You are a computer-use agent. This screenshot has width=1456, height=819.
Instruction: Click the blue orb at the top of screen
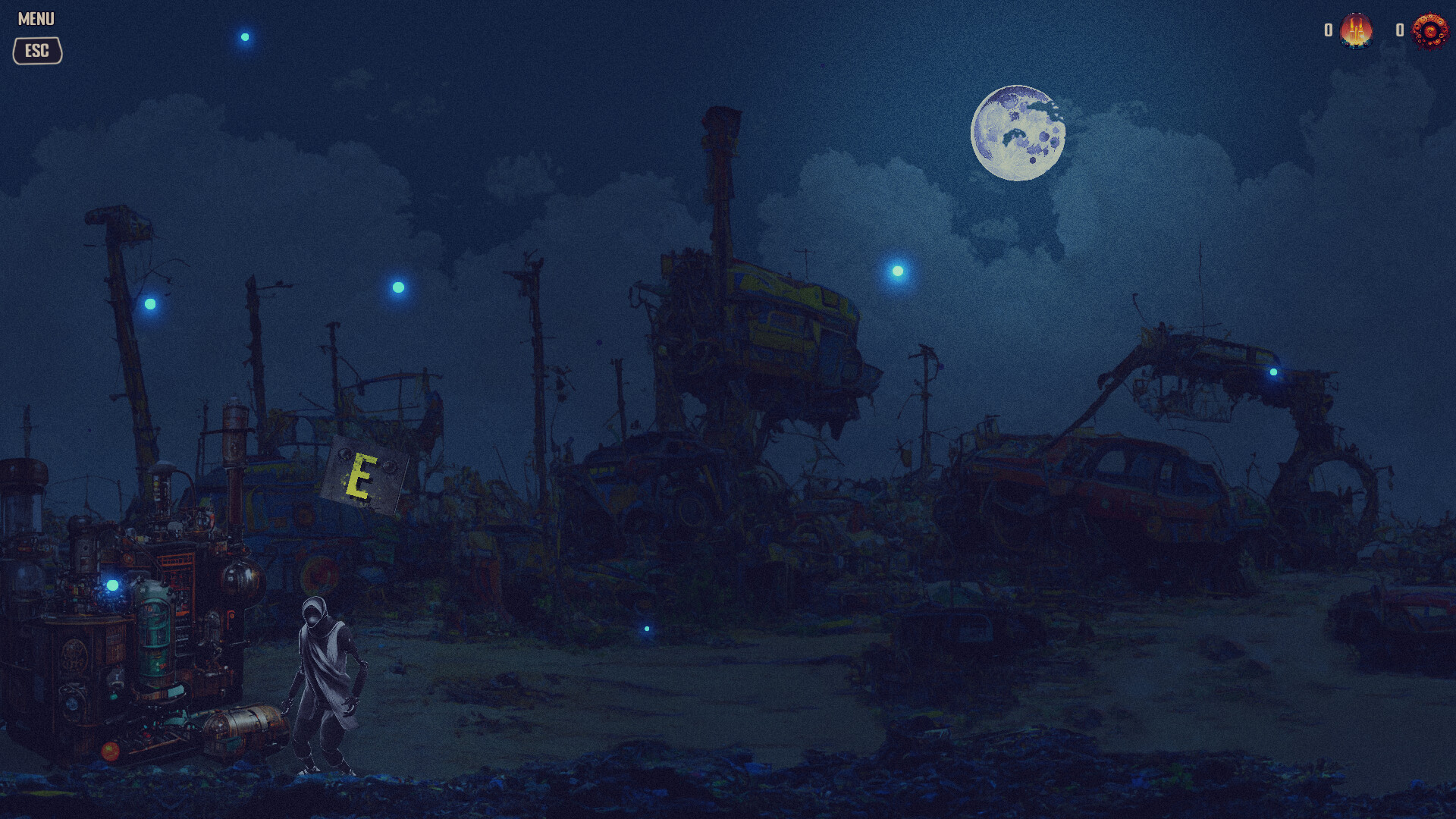click(x=243, y=36)
